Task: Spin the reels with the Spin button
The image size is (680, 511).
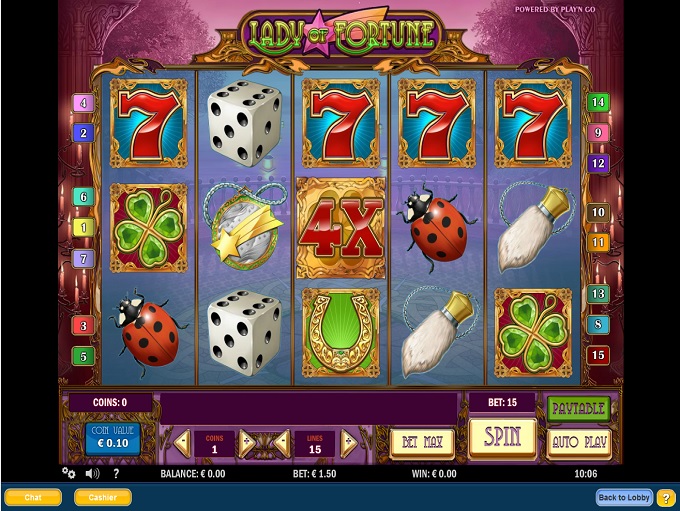Action: click(x=502, y=438)
